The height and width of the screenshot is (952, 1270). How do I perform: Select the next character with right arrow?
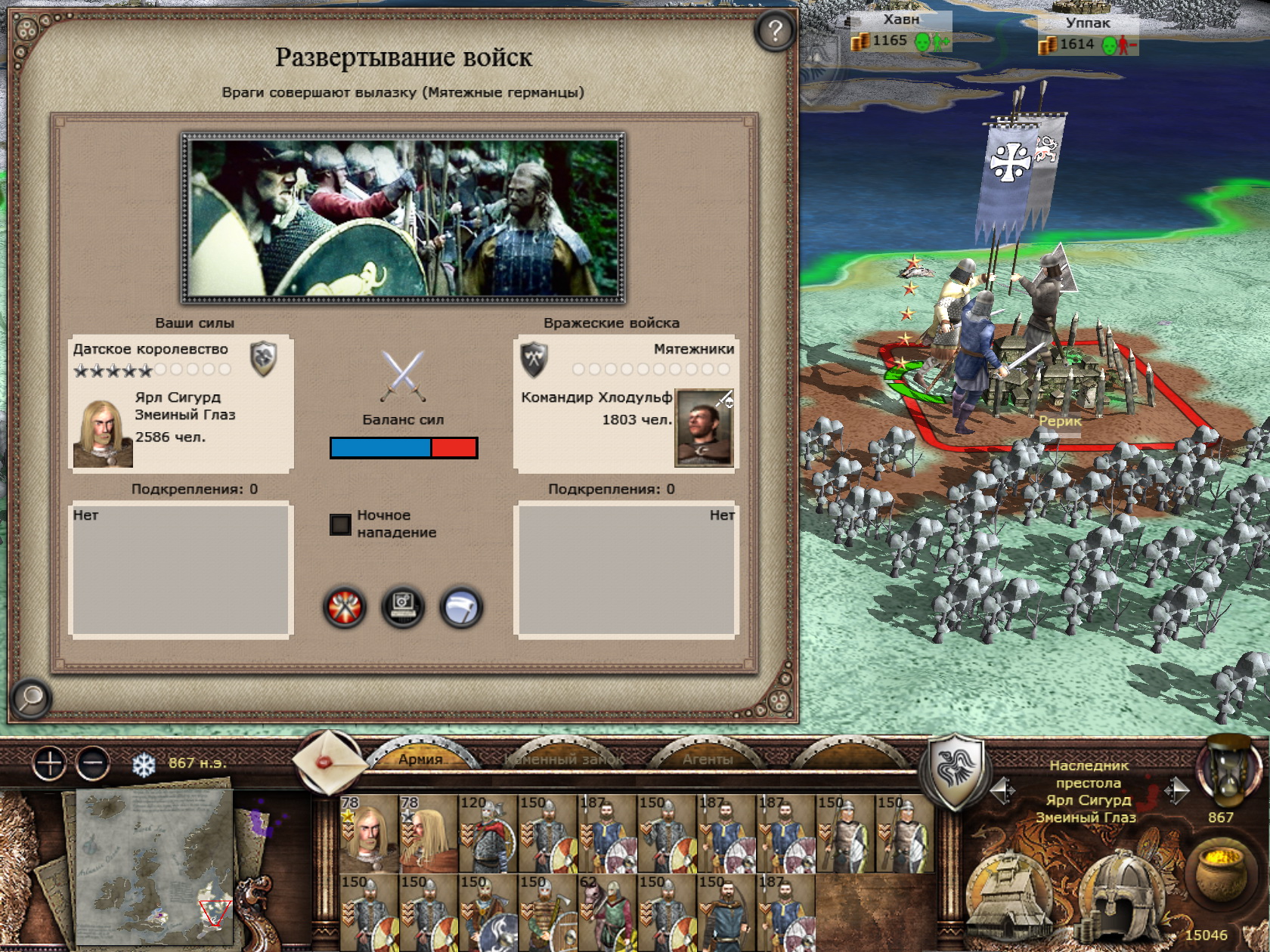1176,791
